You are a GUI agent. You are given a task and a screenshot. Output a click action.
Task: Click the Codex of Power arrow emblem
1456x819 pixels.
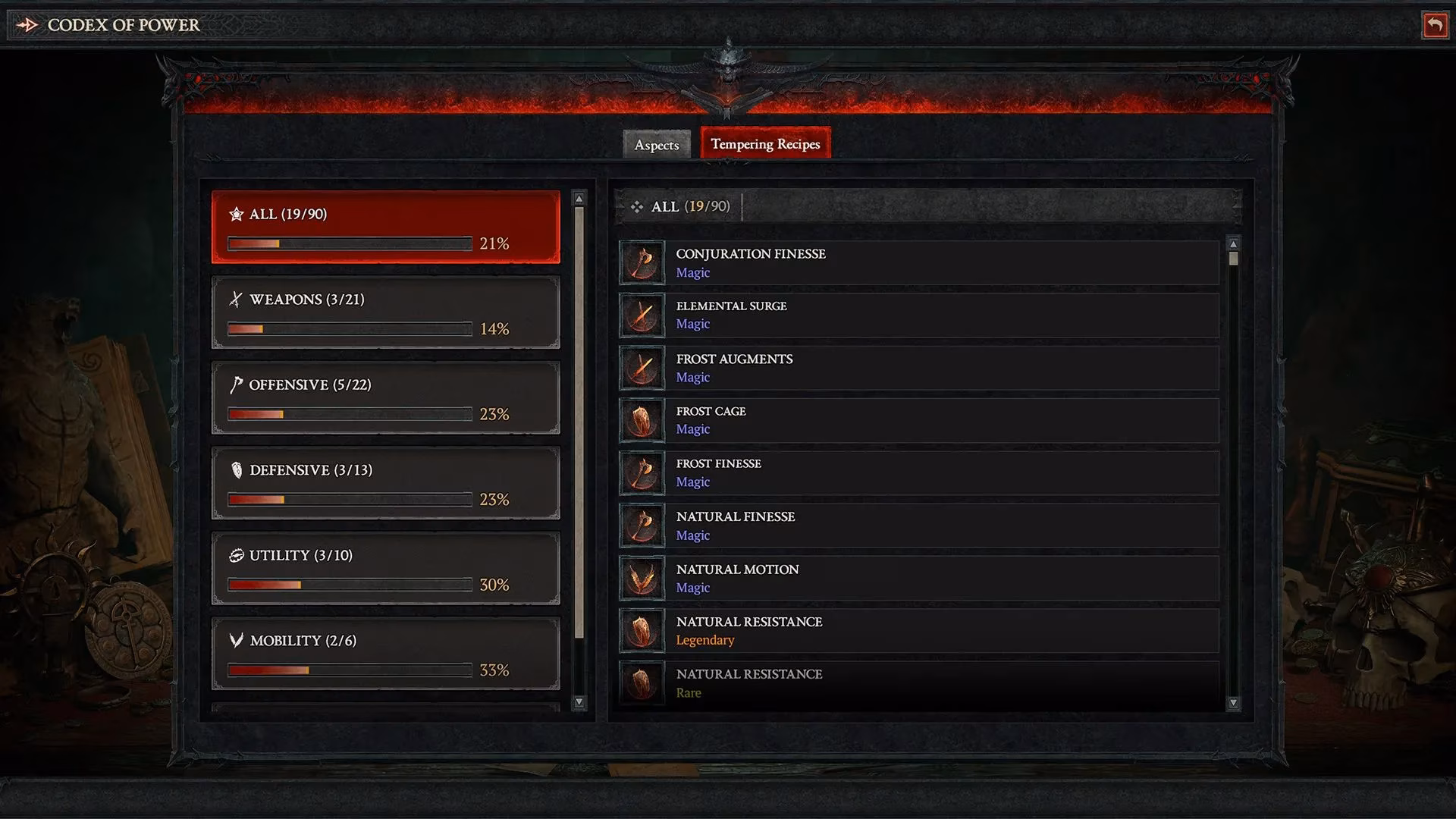click(27, 25)
